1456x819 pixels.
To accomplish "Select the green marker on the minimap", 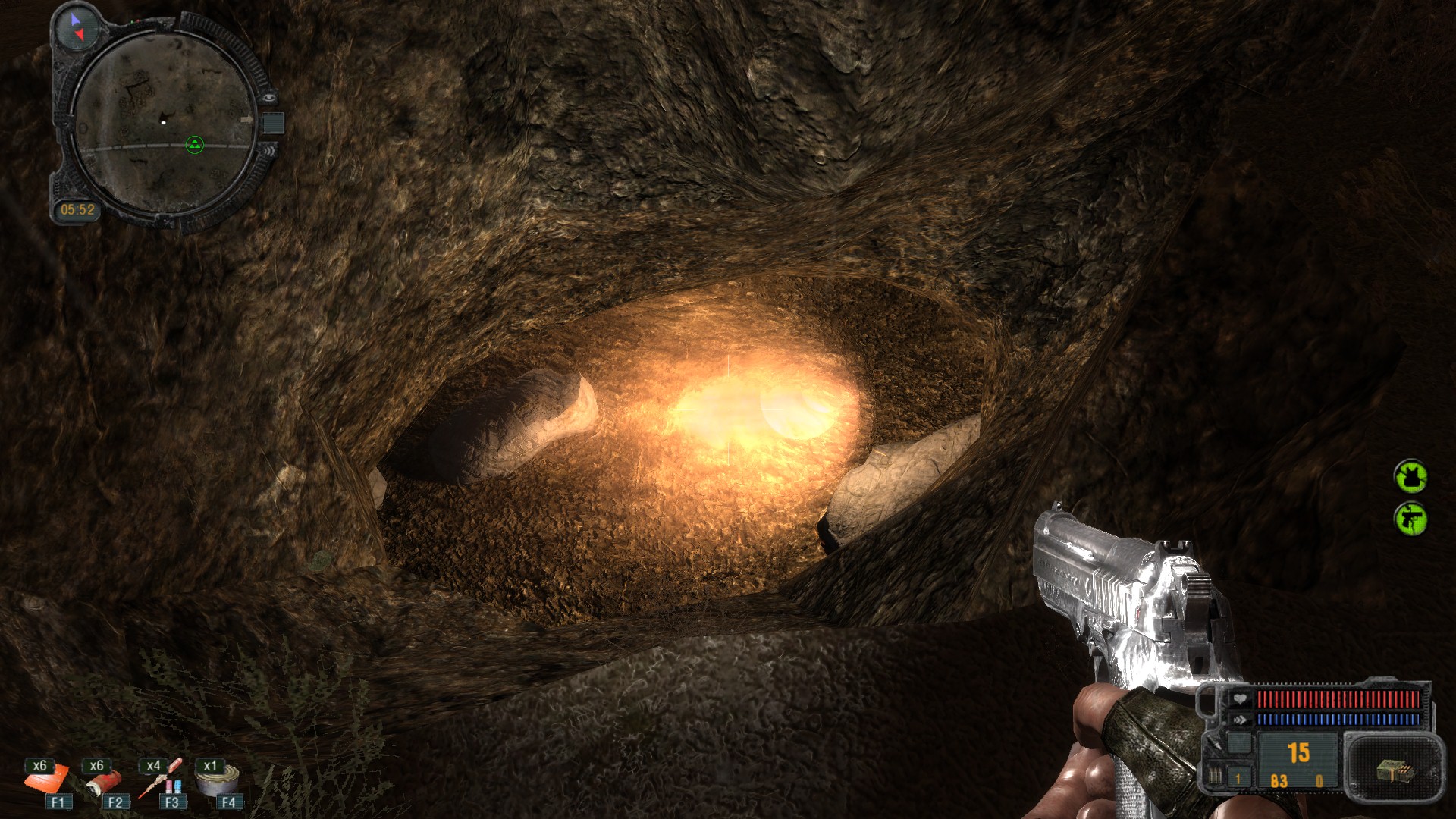I will (195, 145).
